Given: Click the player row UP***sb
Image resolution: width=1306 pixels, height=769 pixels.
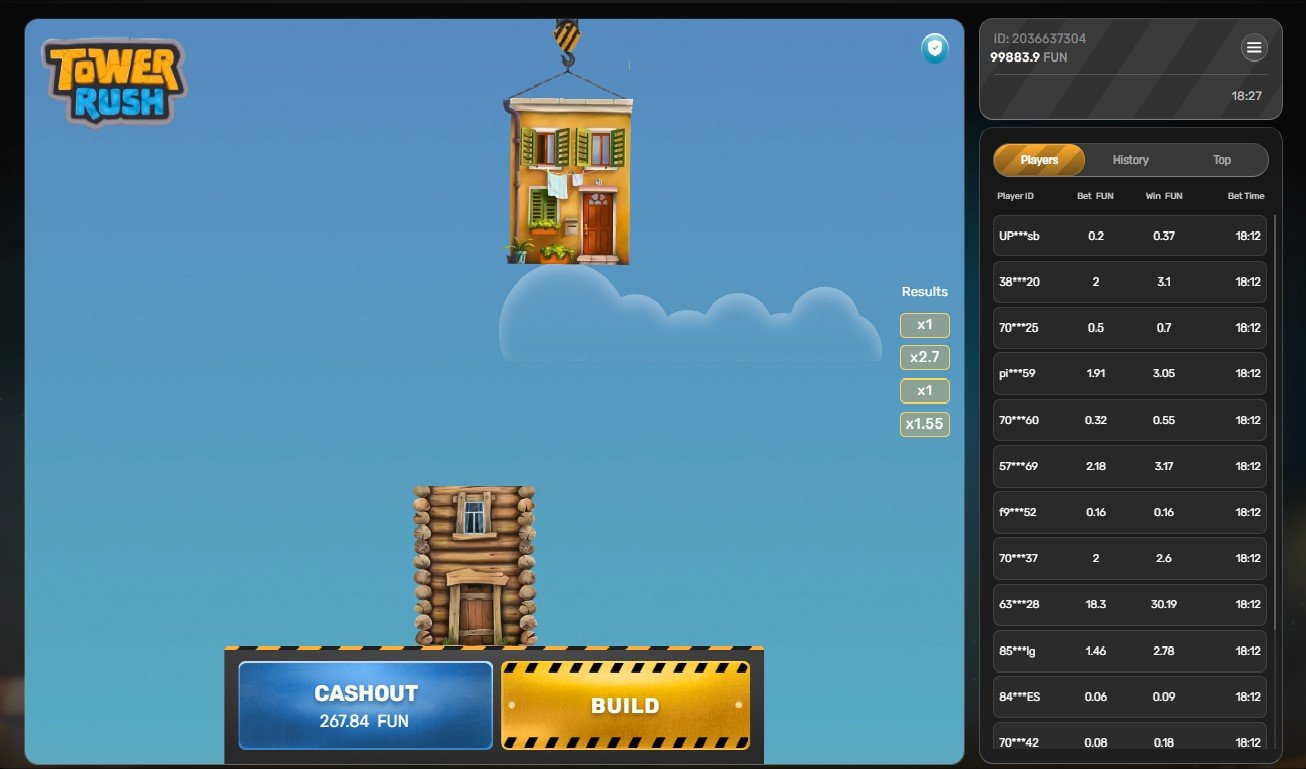Looking at the screenshot, I should point(1129,235).
